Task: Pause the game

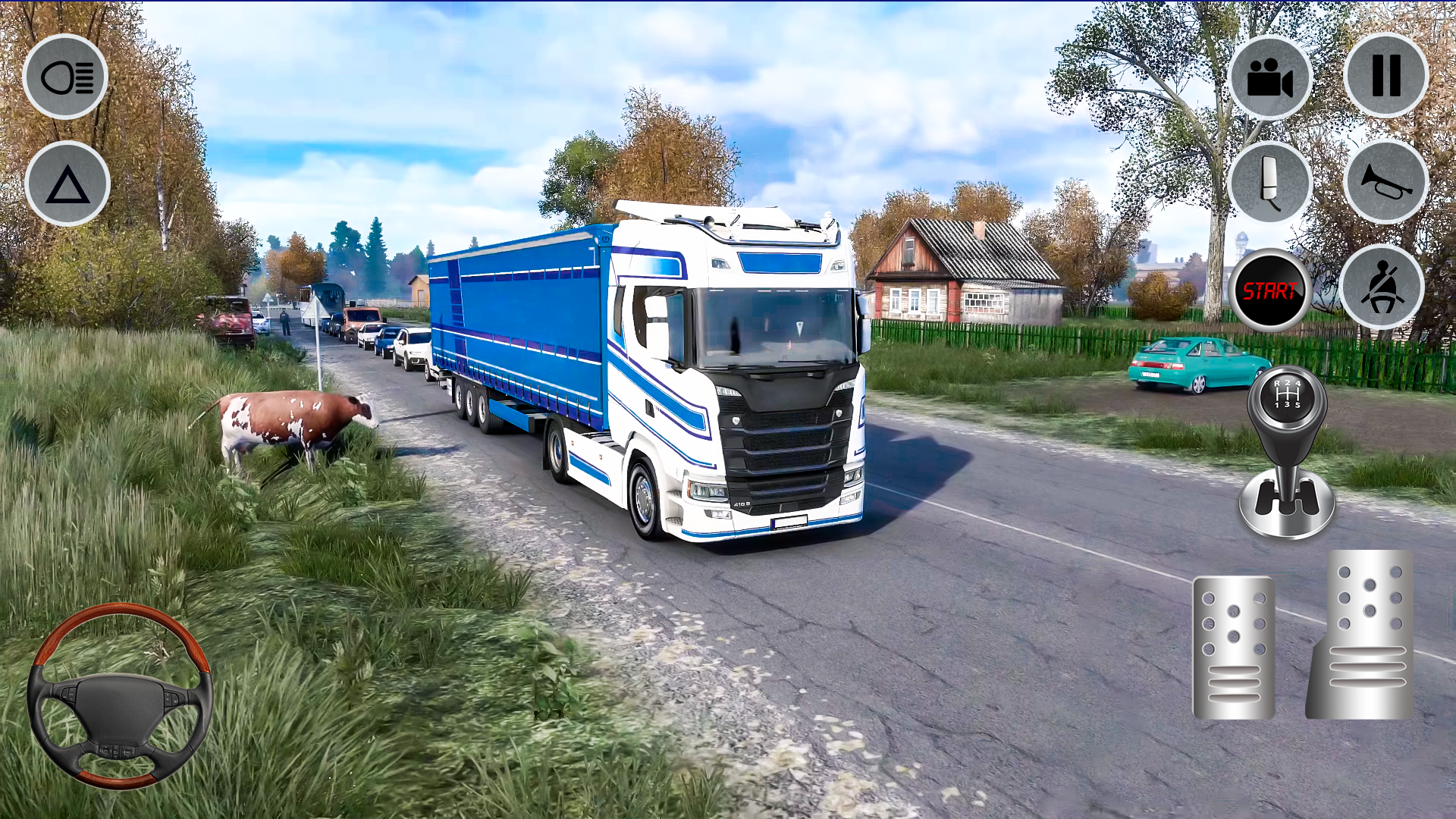Action: (1385, 76)
